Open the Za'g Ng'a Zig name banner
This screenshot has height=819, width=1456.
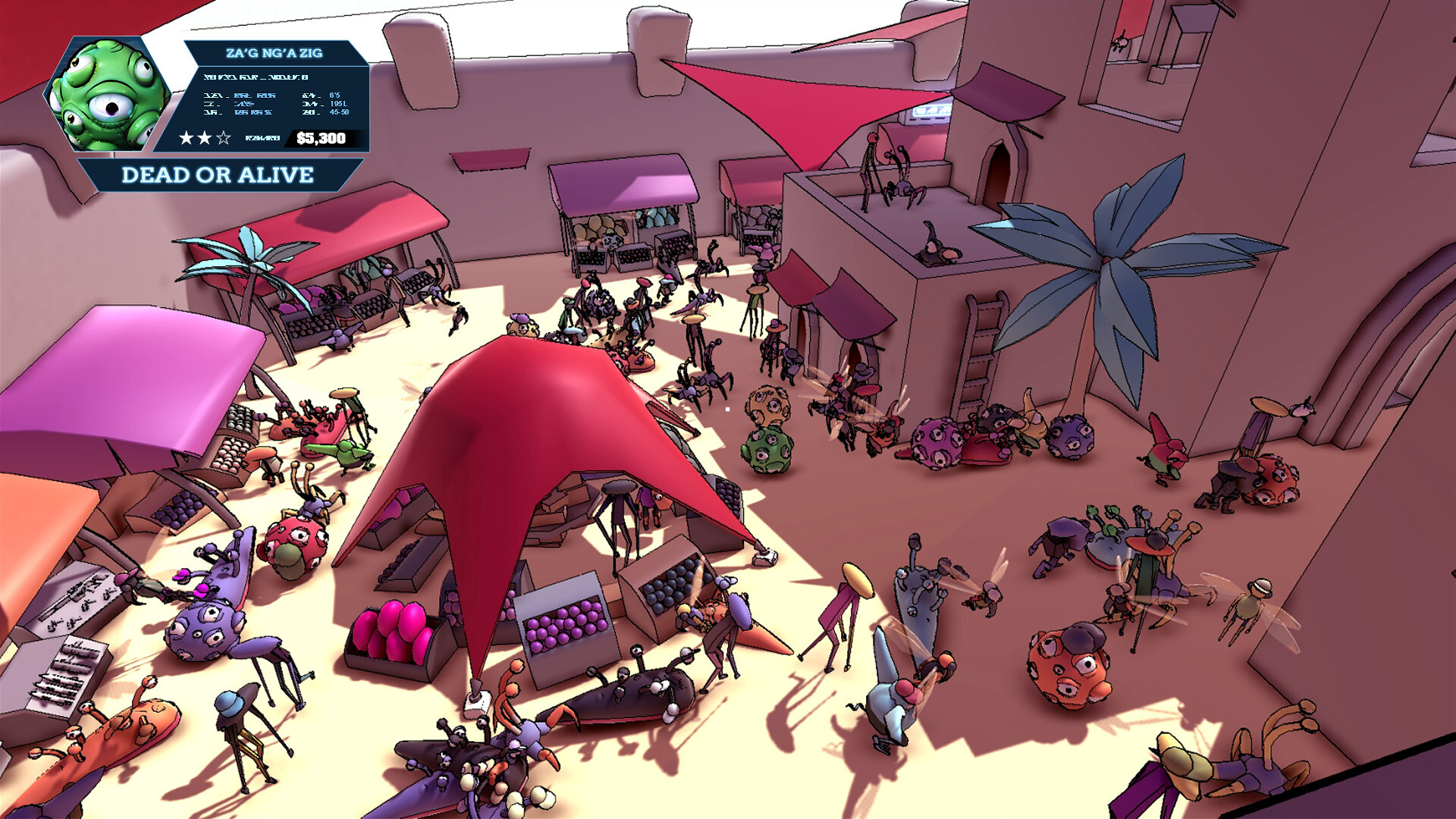coord(275,52)
